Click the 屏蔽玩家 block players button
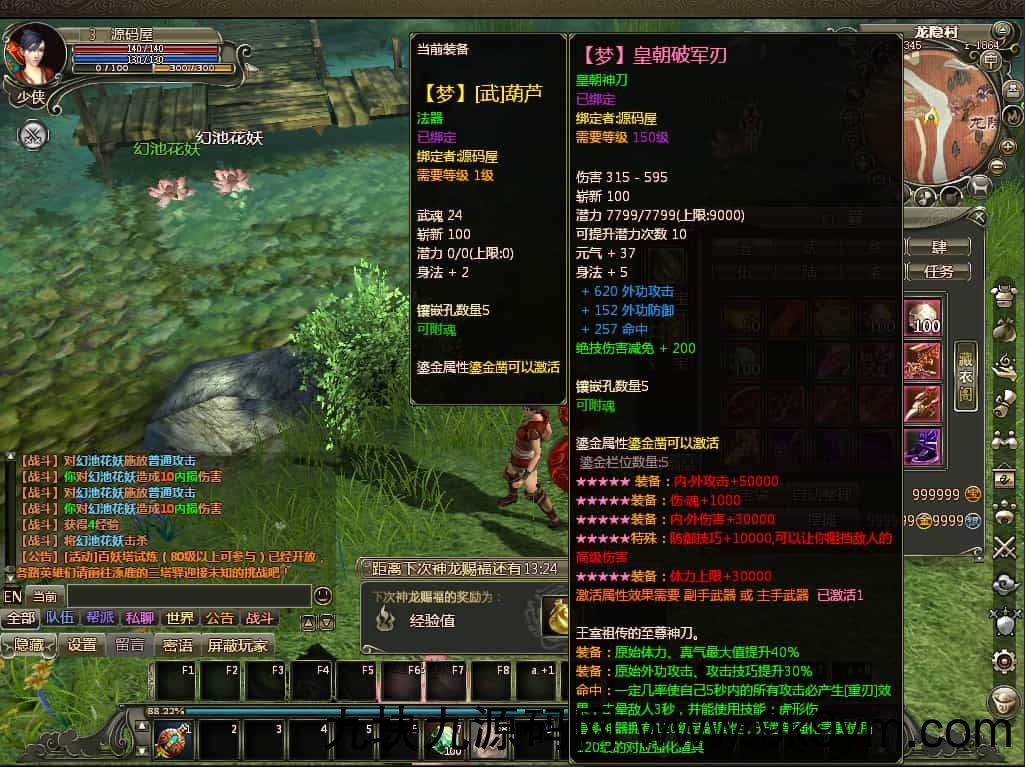 click(x=238, y=646)
